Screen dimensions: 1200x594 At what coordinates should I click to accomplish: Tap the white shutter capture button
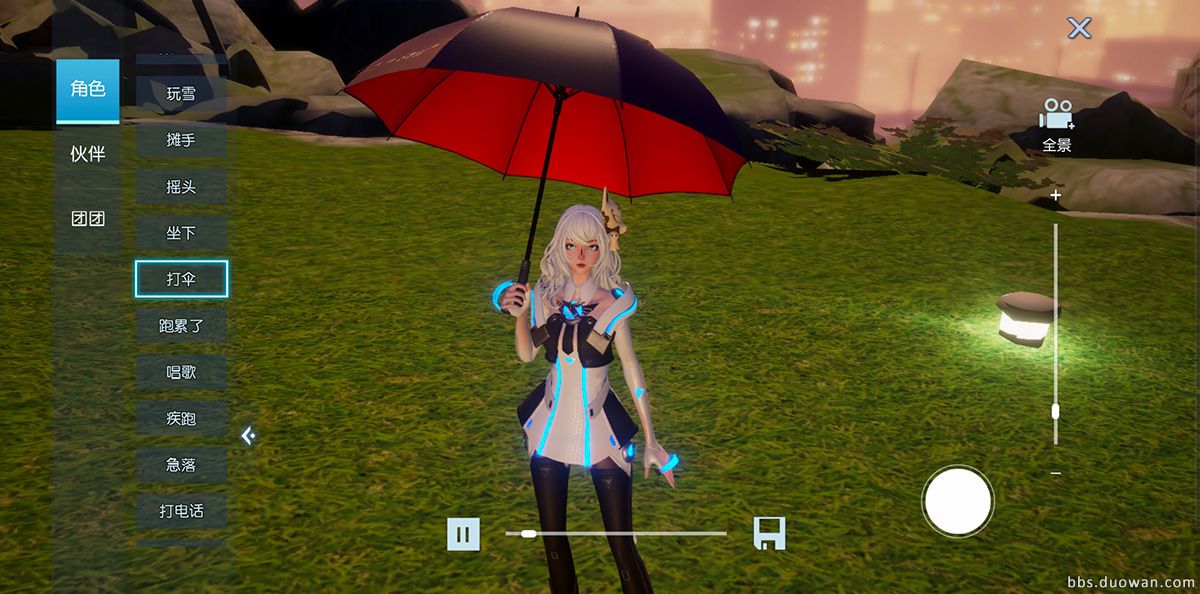tap(958, 501)
